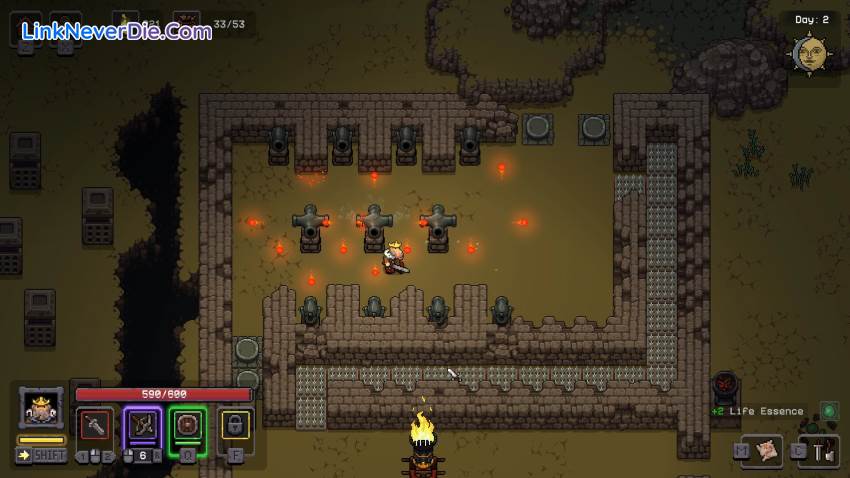Select the bow weapon slot
This screenshot has height=478, width=850.
(142, 424)
